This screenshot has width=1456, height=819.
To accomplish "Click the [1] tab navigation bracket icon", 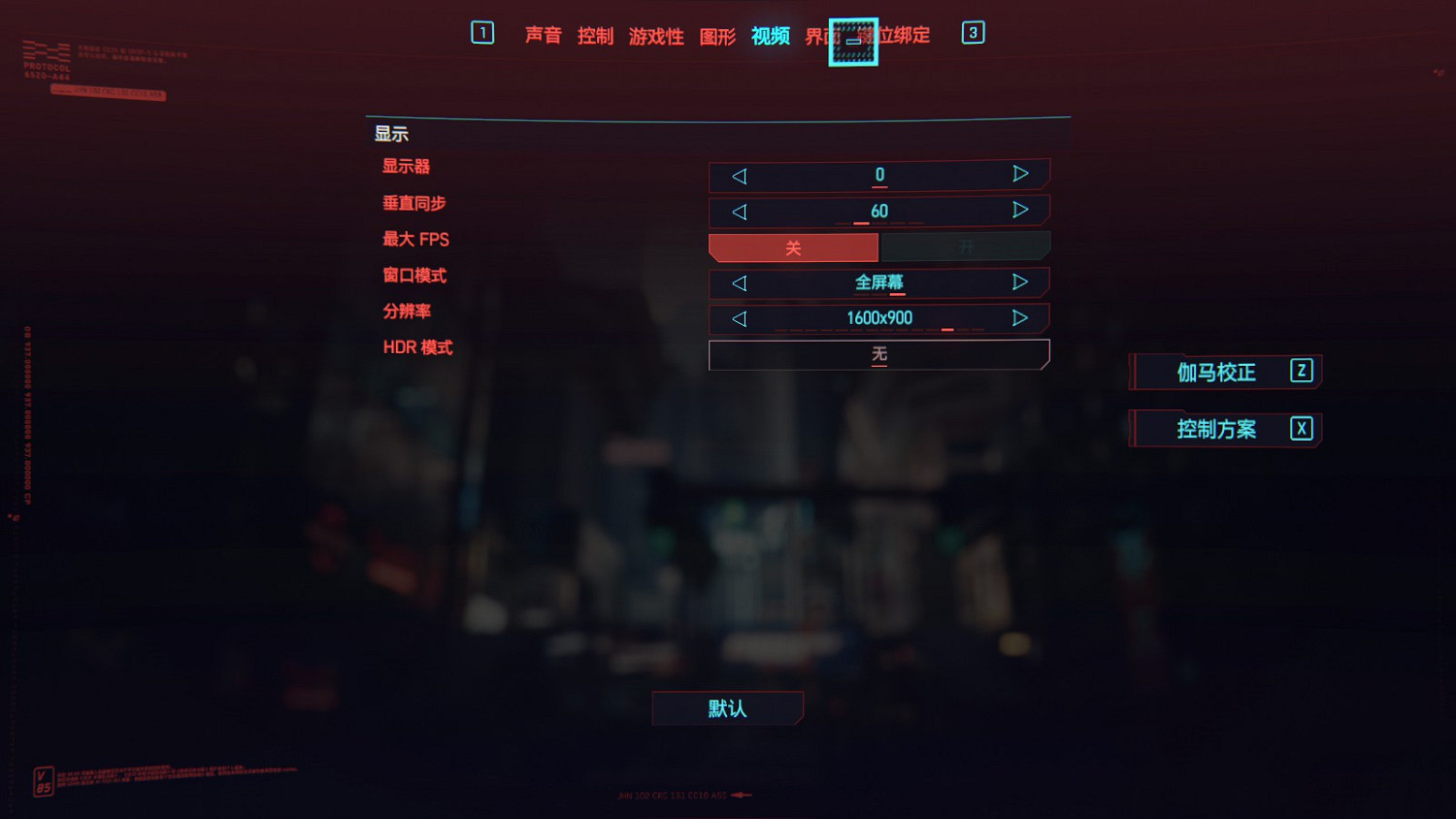I will pos(481,32).
